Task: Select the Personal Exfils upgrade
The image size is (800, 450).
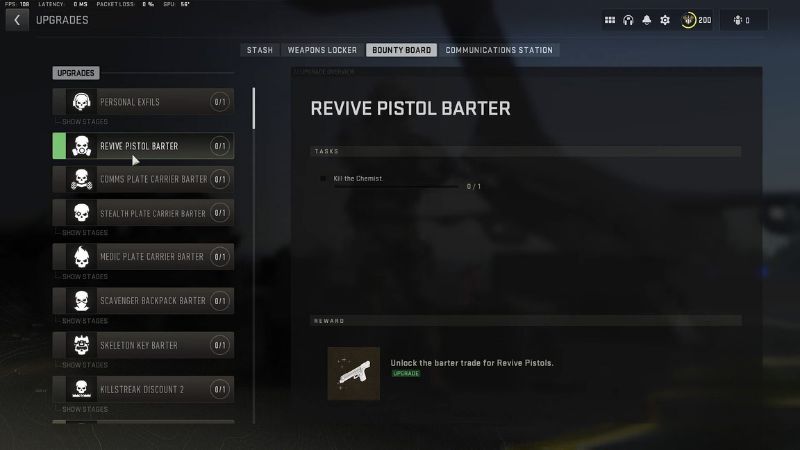Action: [143, 102]
